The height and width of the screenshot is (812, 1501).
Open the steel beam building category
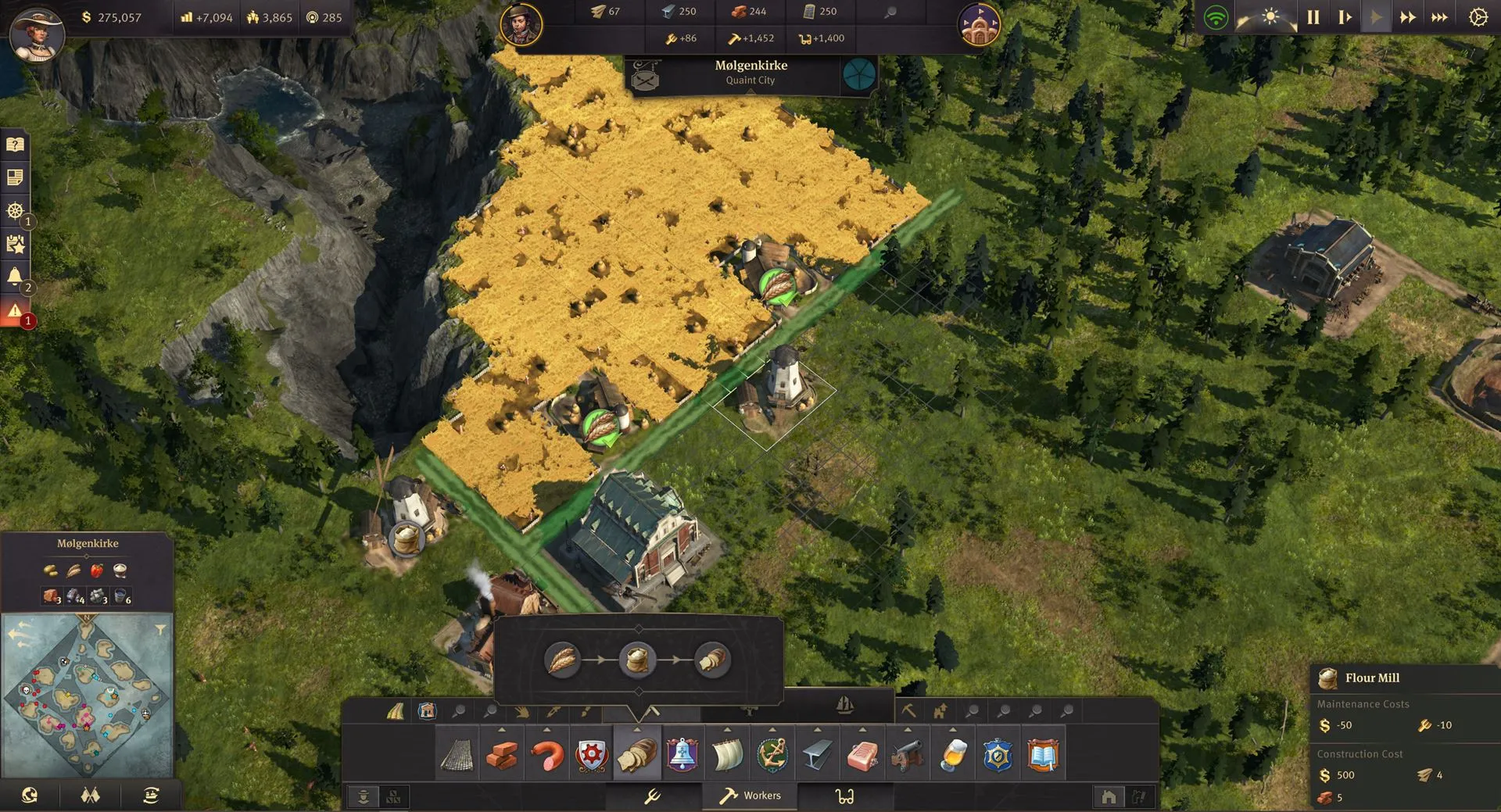click(817, 756)
